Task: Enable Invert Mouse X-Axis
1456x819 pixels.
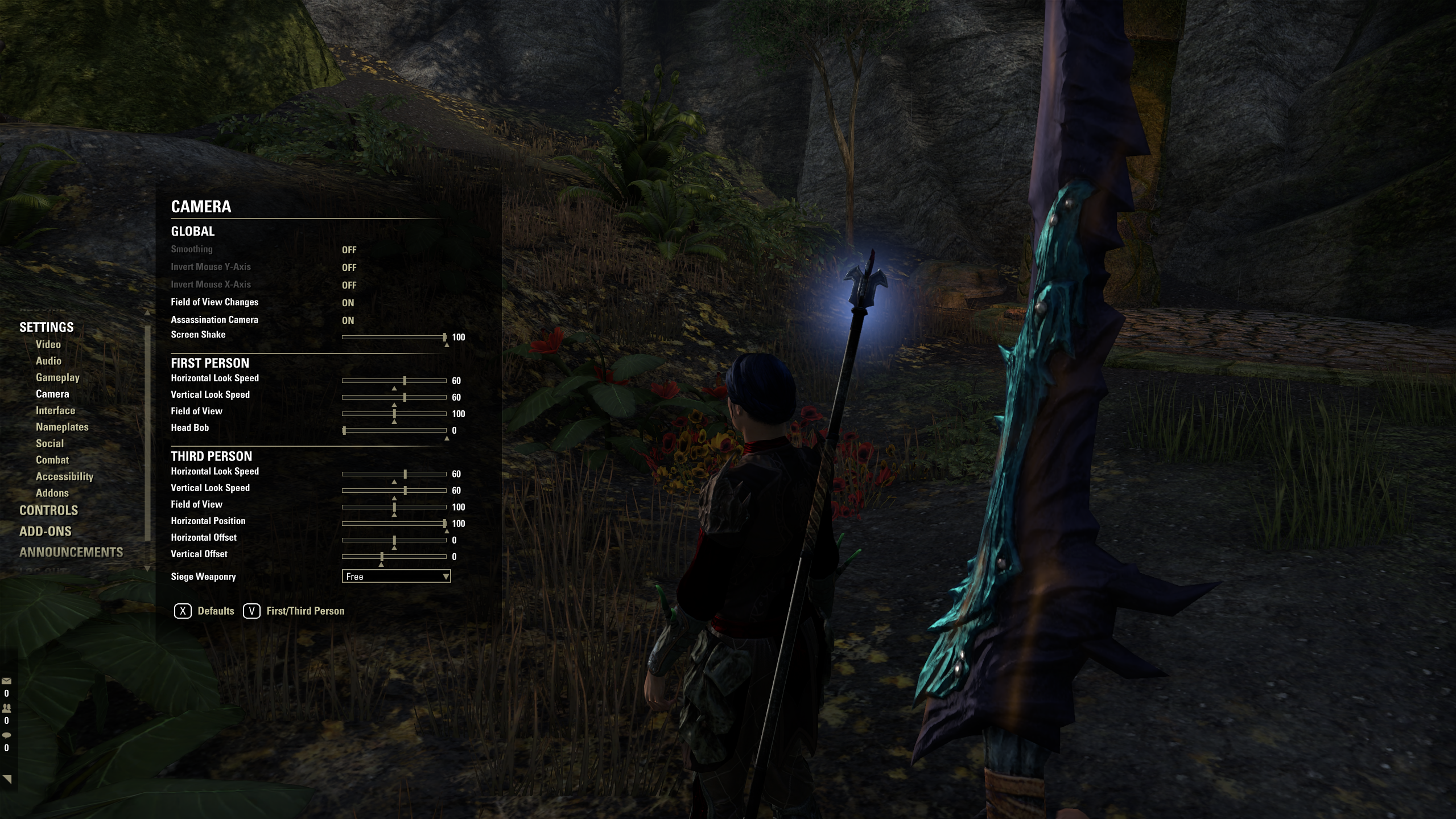Action: point(349,285)
